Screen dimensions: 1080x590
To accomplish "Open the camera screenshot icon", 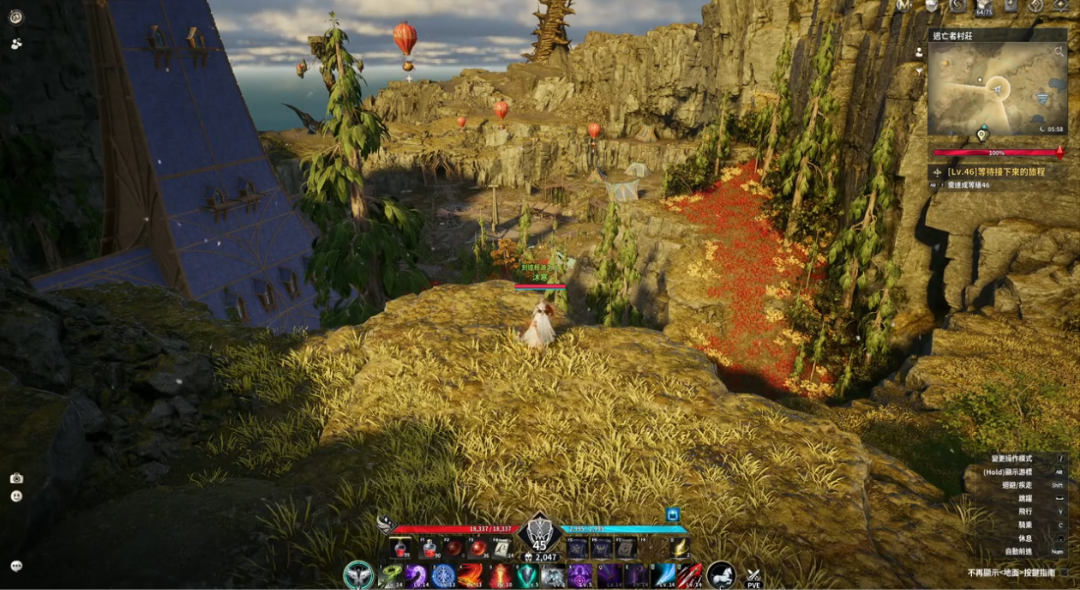I will point(16,478).
